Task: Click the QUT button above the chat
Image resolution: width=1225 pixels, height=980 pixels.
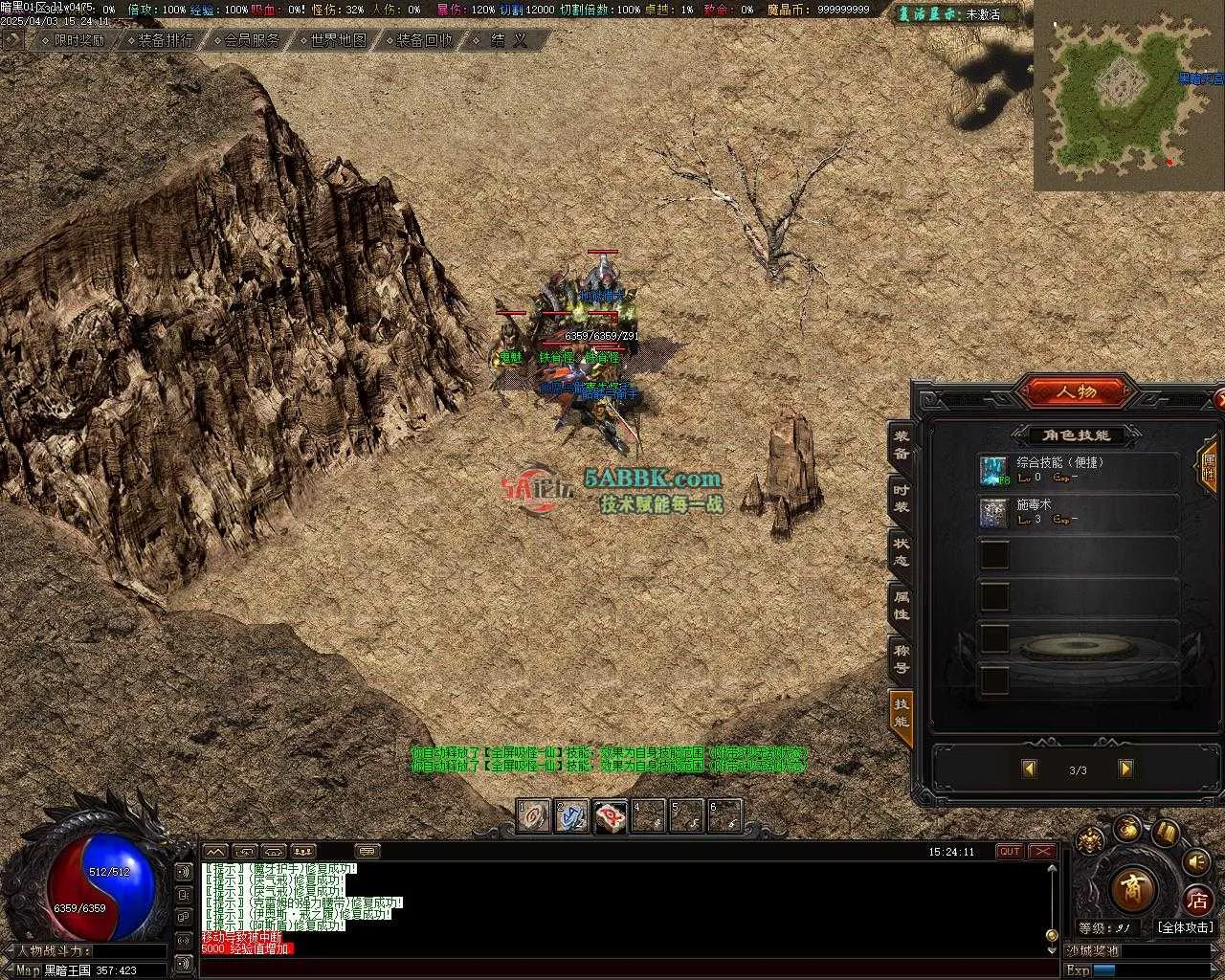Action: pyautogui.click(x=1010, y=852)
